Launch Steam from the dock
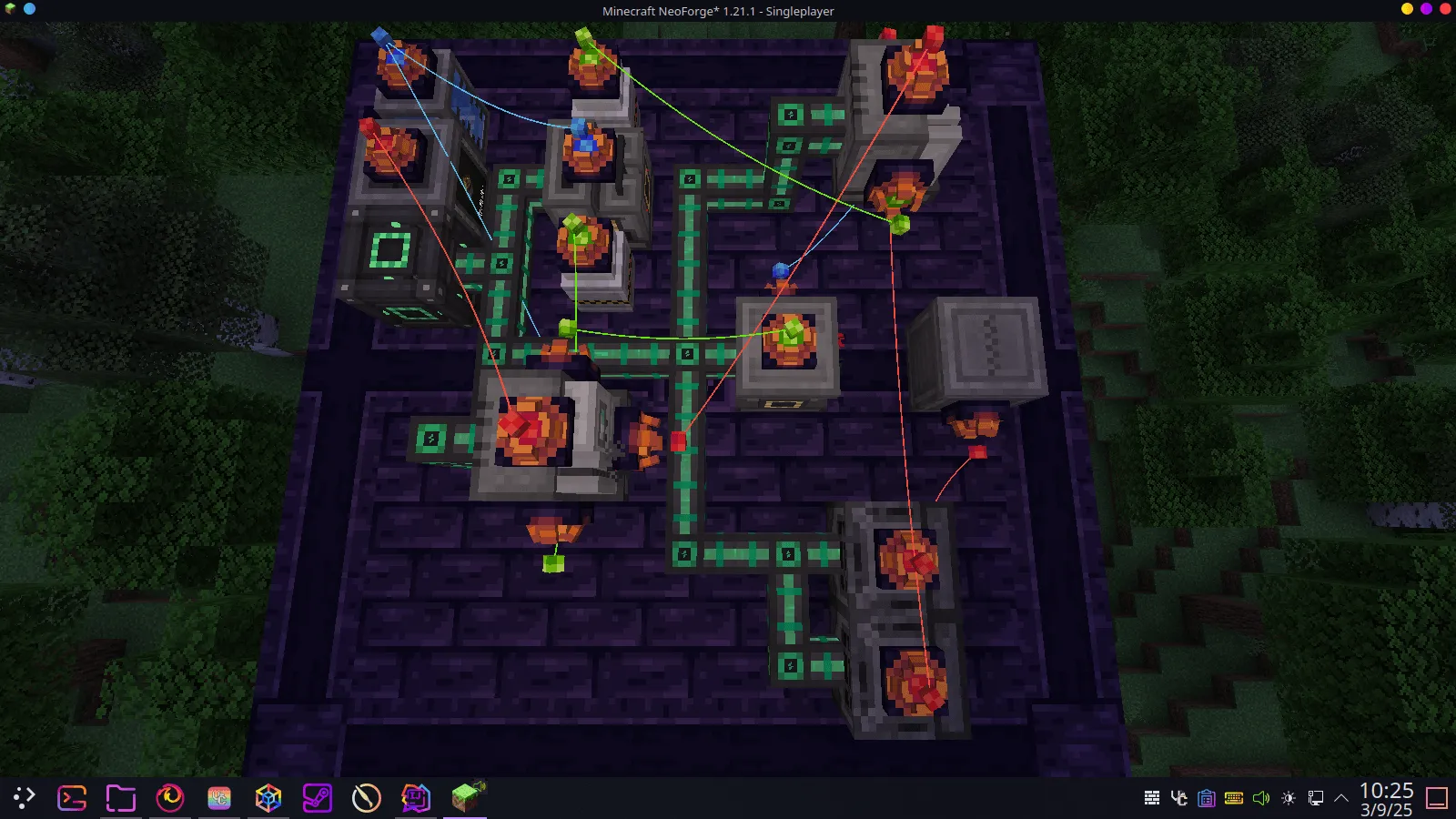The height and width of the screenshot is (819, 1456). [317, 798]
